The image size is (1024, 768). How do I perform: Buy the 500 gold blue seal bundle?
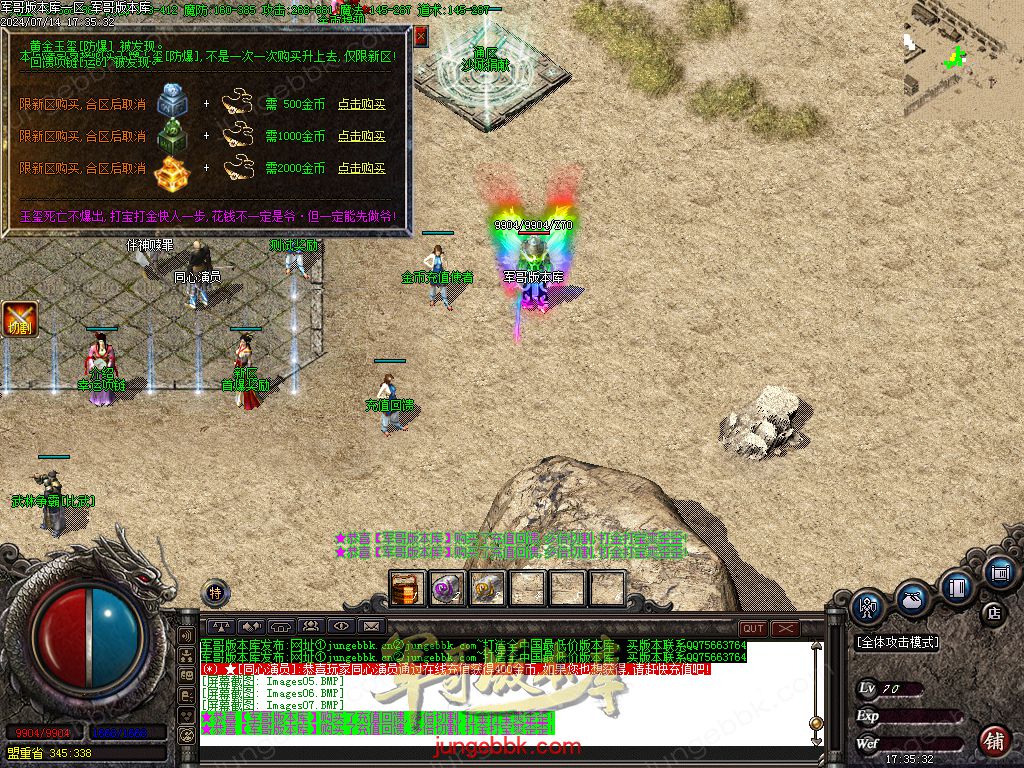coord(361,104)
